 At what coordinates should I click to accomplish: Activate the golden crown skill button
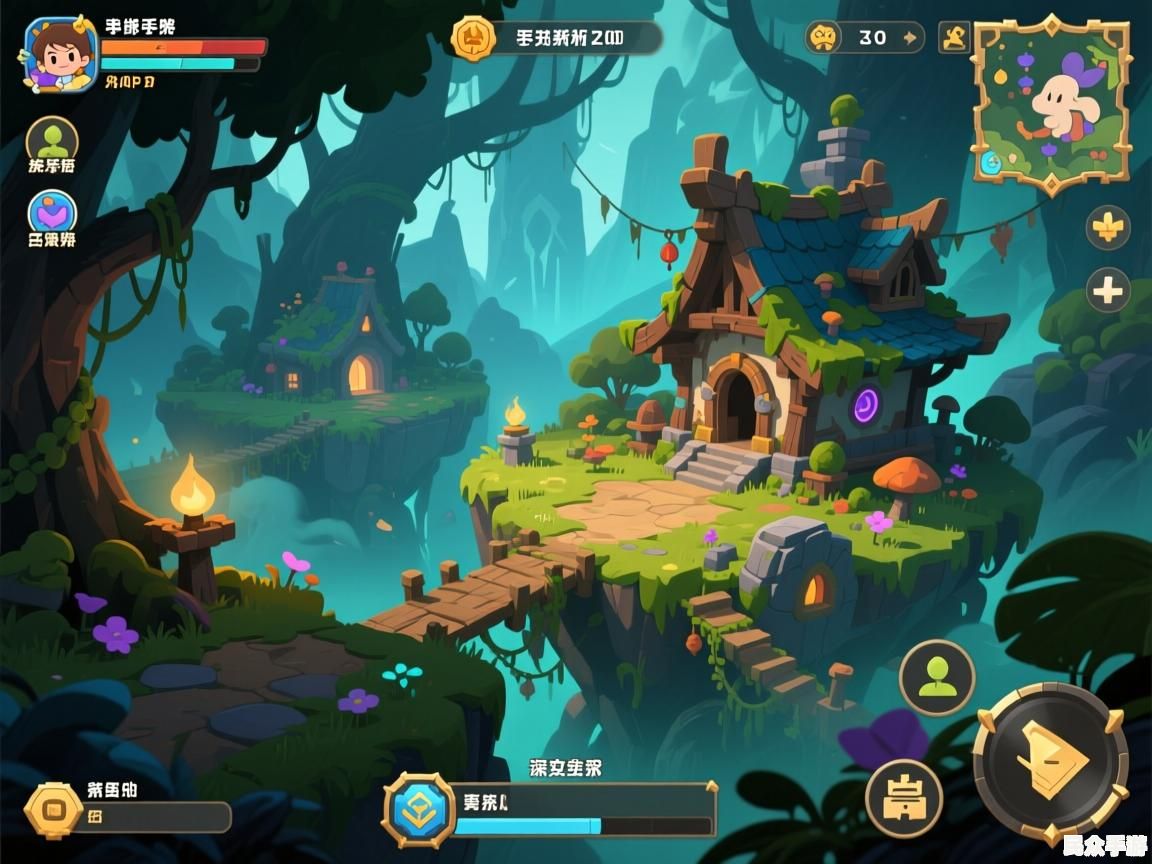(x=904, y=798)
